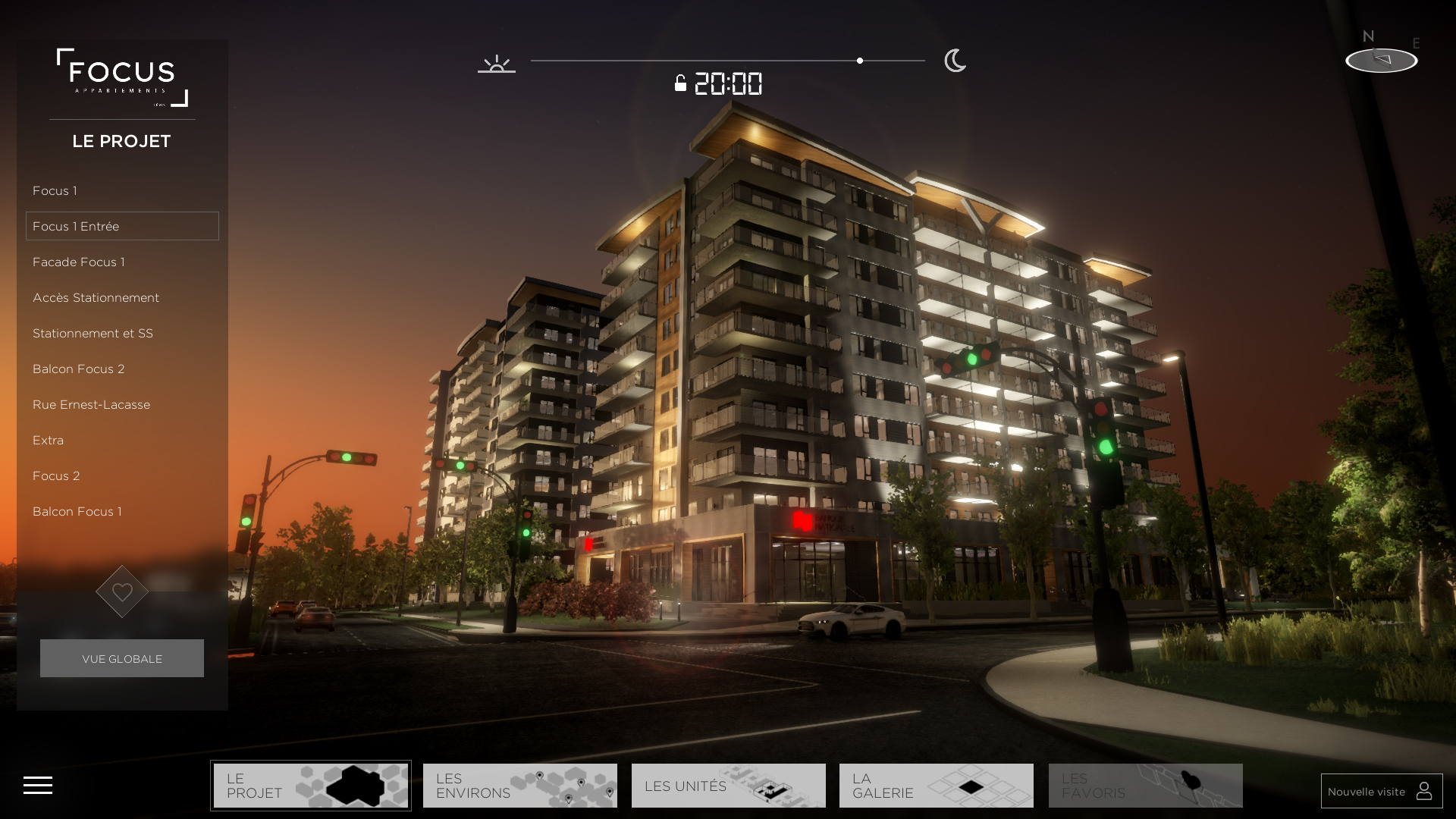Go to Stationnement et SS view

pos(93,334)
